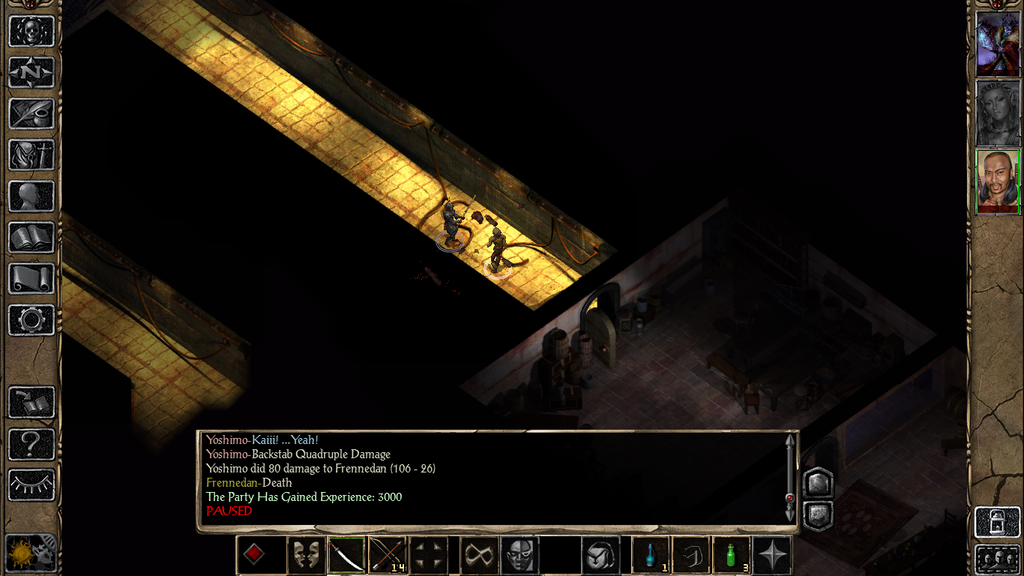Use the green potion quick slot

(x=731, y=555)
